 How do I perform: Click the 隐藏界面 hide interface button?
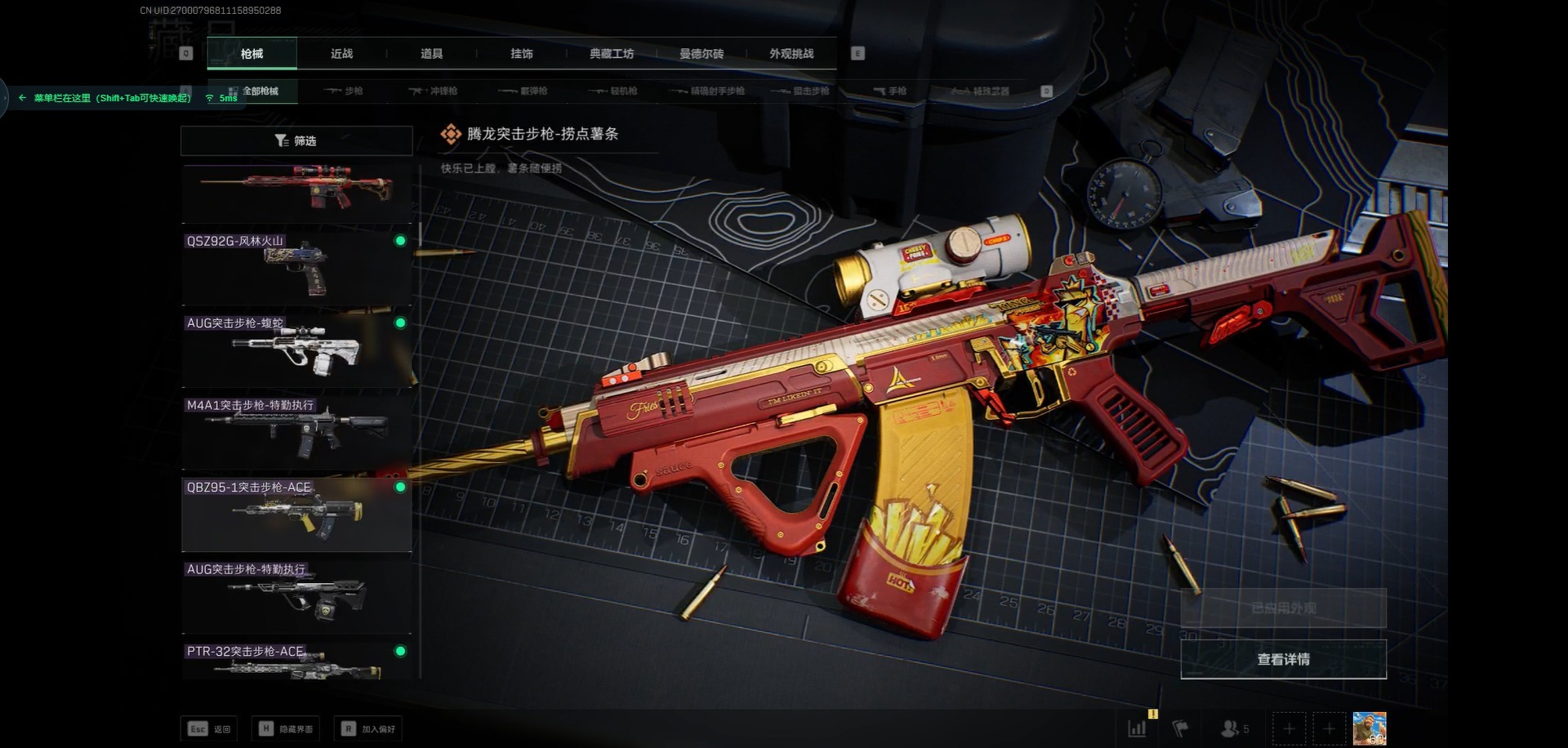(287, 728)
